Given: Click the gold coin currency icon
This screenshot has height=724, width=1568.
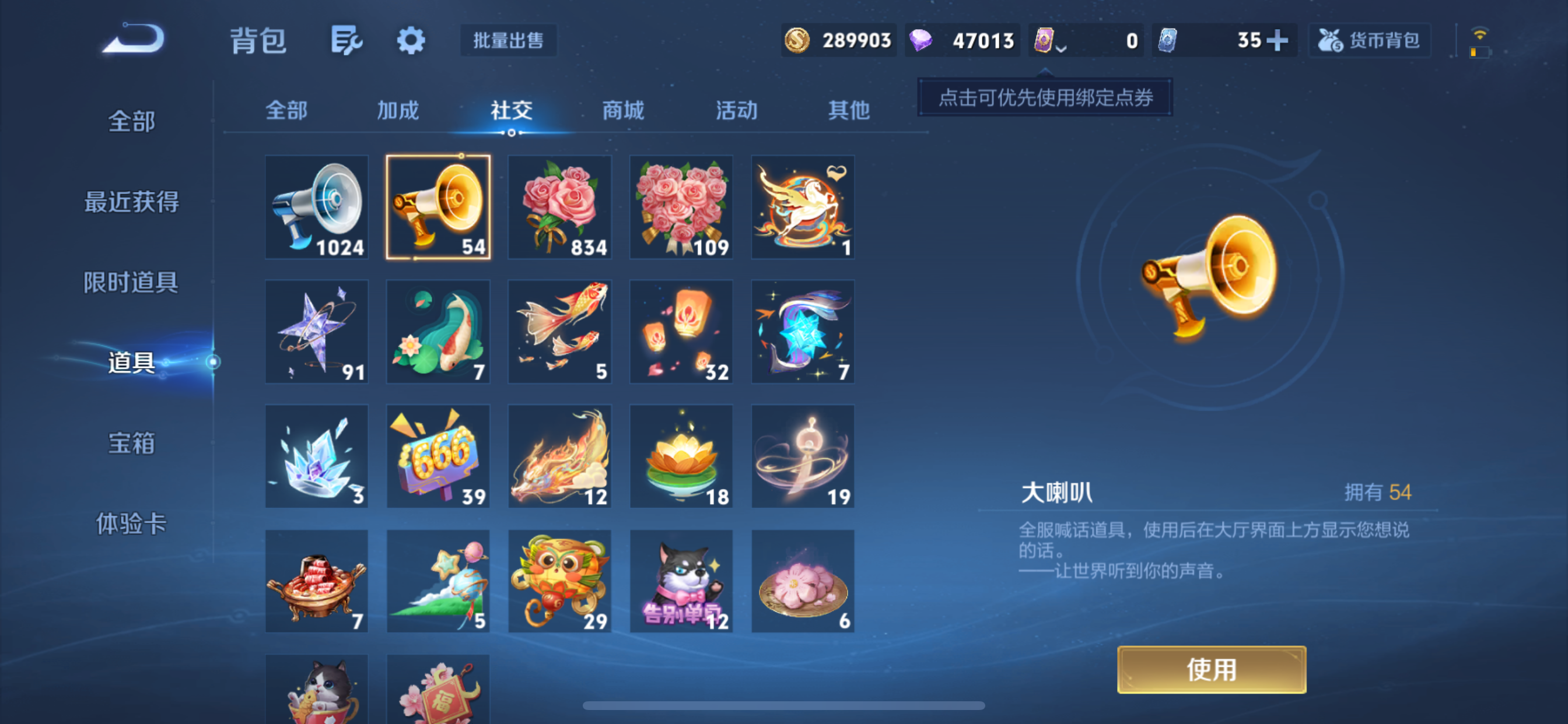Looking at the screenshot, I should (x=799, y=40).
